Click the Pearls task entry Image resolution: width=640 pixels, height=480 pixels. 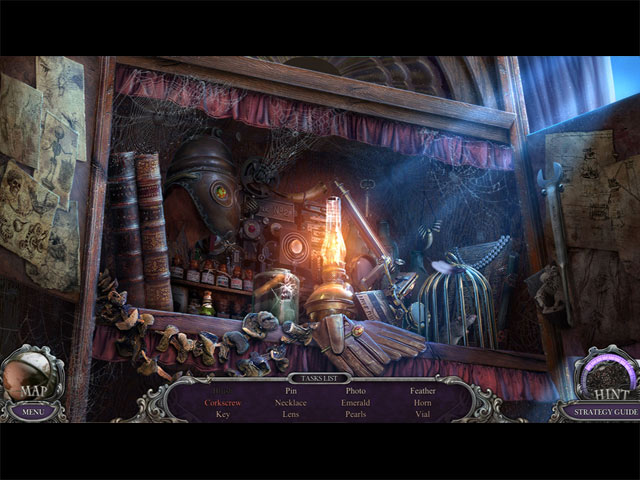[x=356, y=414]
